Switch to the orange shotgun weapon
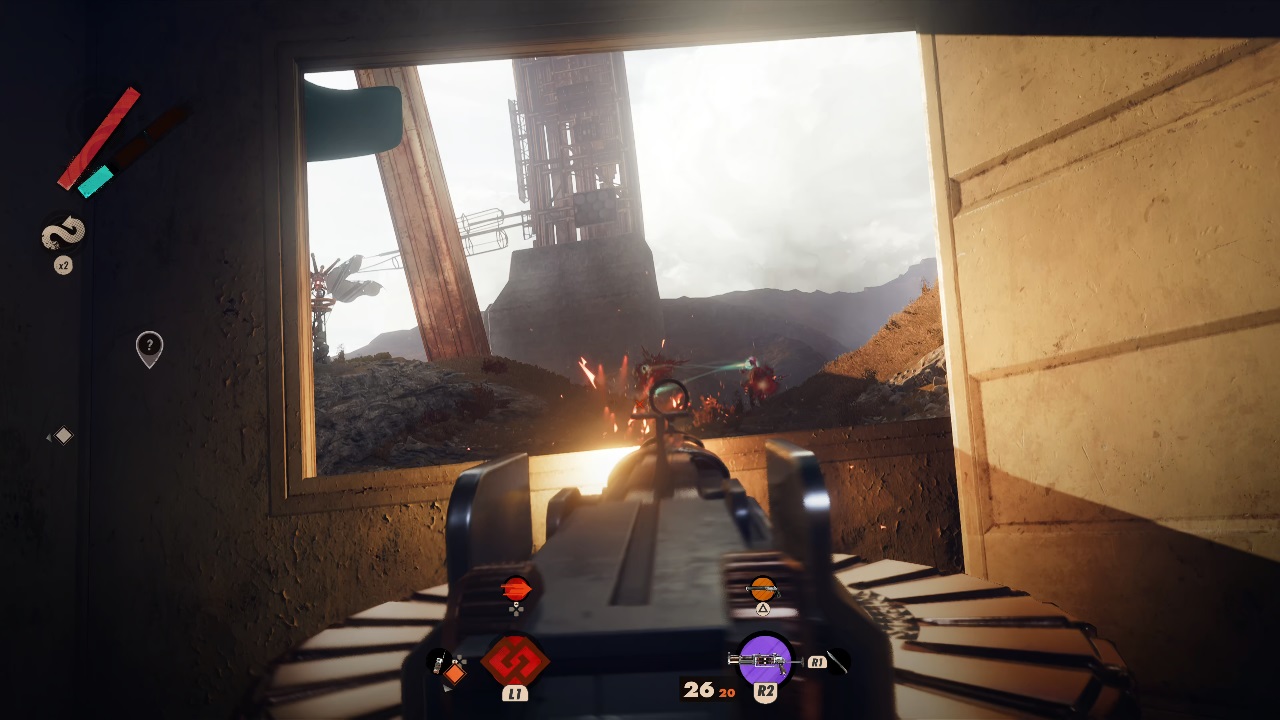1280x720 pixels. coord(763,589)
